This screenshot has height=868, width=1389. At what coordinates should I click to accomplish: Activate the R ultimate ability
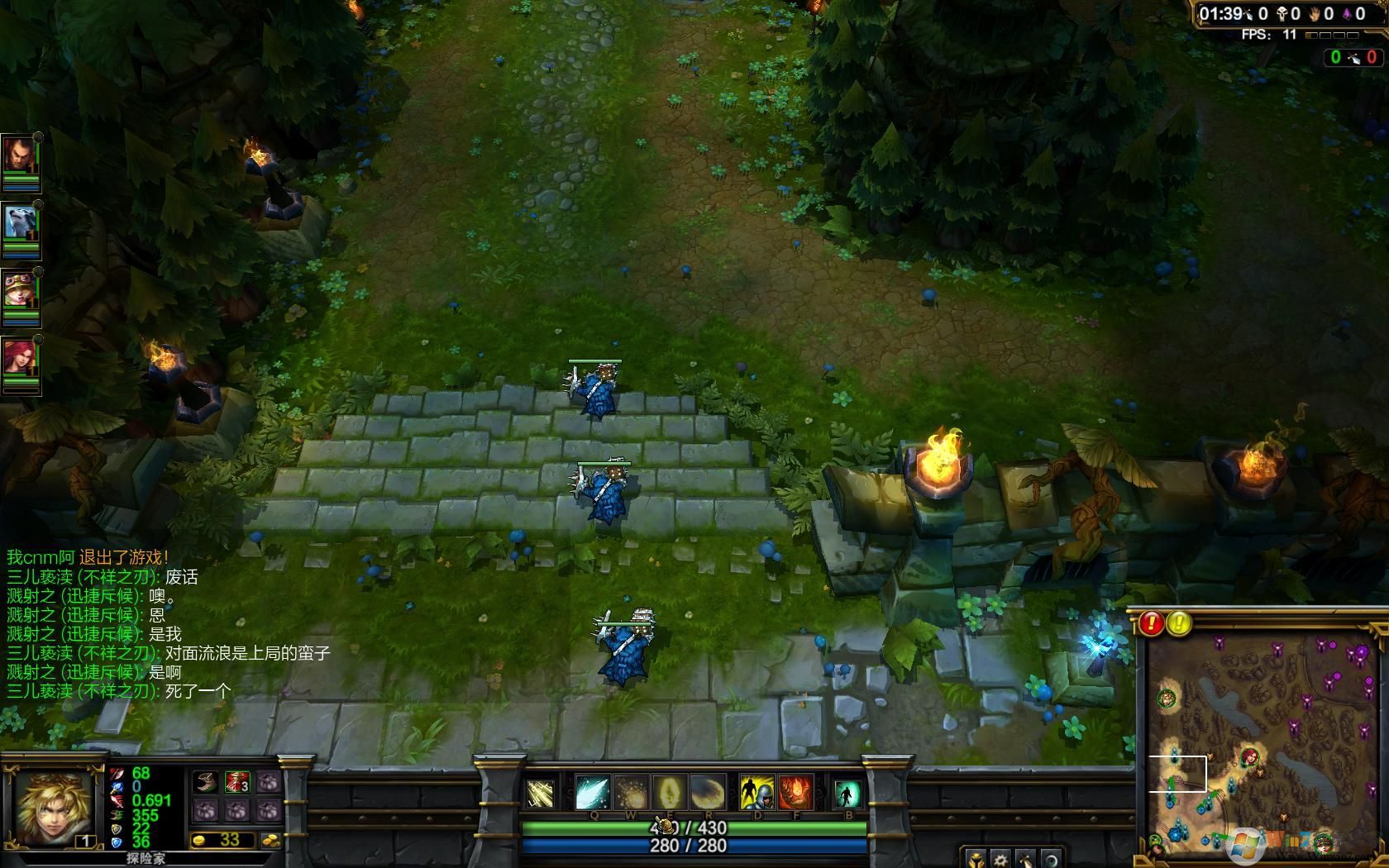pos(709,791)
